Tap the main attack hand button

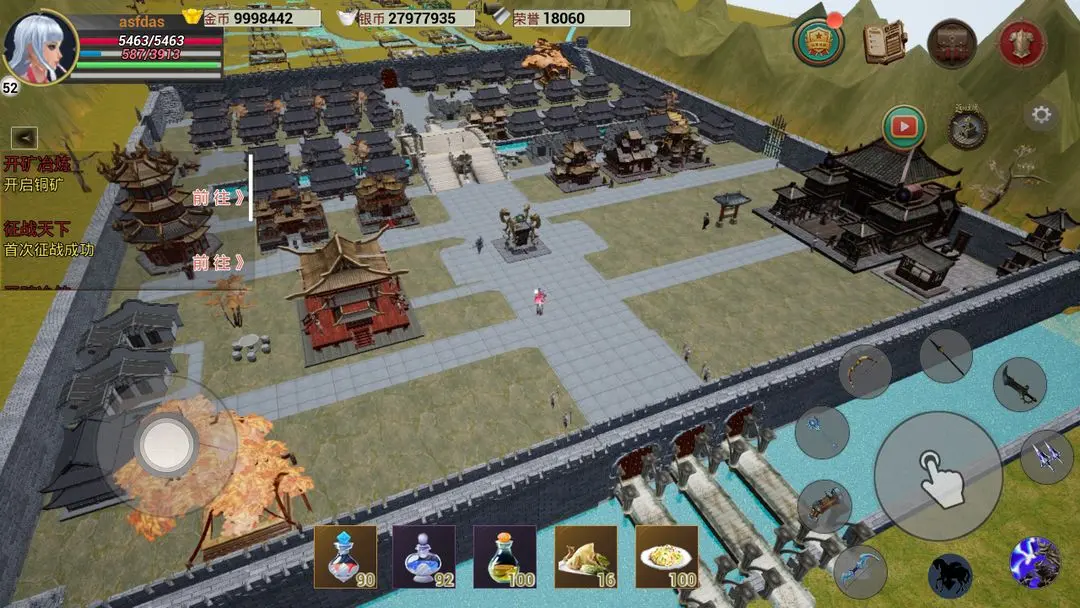tap(938, 475)
